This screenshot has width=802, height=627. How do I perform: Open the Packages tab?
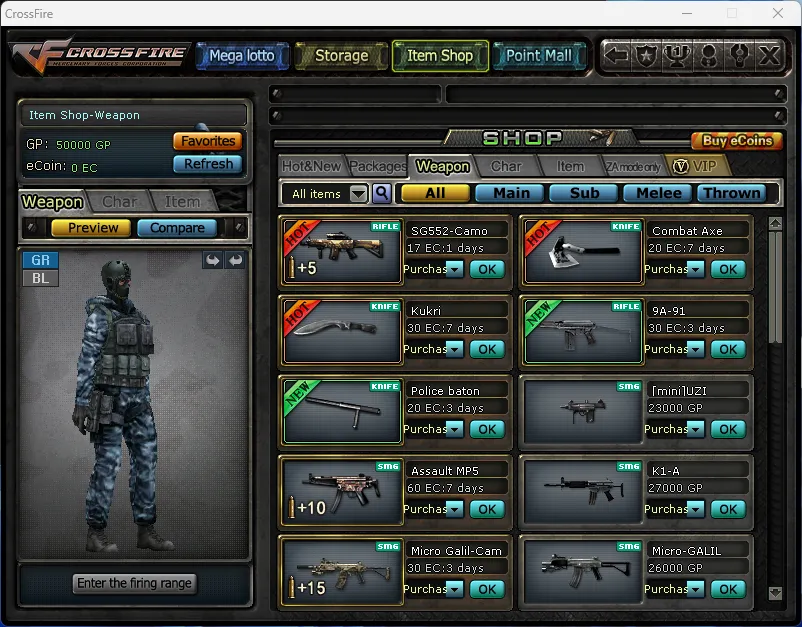point(378,166)
